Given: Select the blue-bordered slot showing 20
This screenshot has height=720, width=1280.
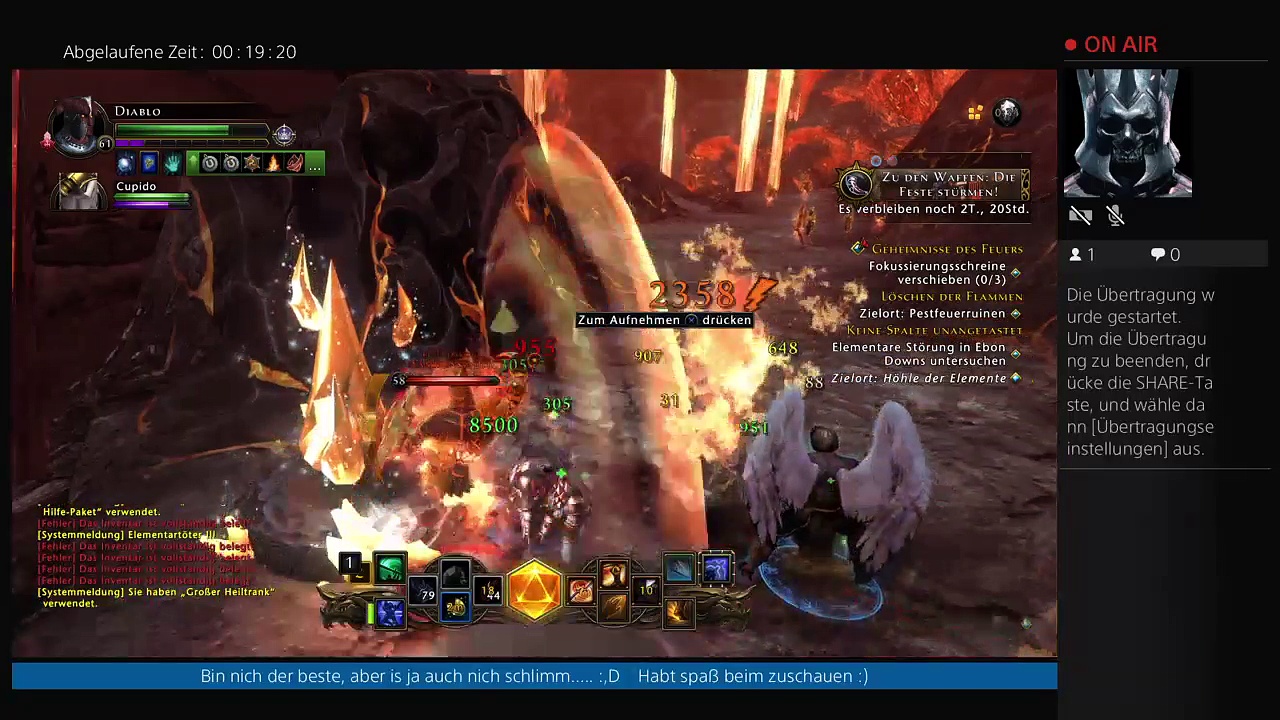Looking at the screenshot, I should pyautogui.click(x=455, y=606).
